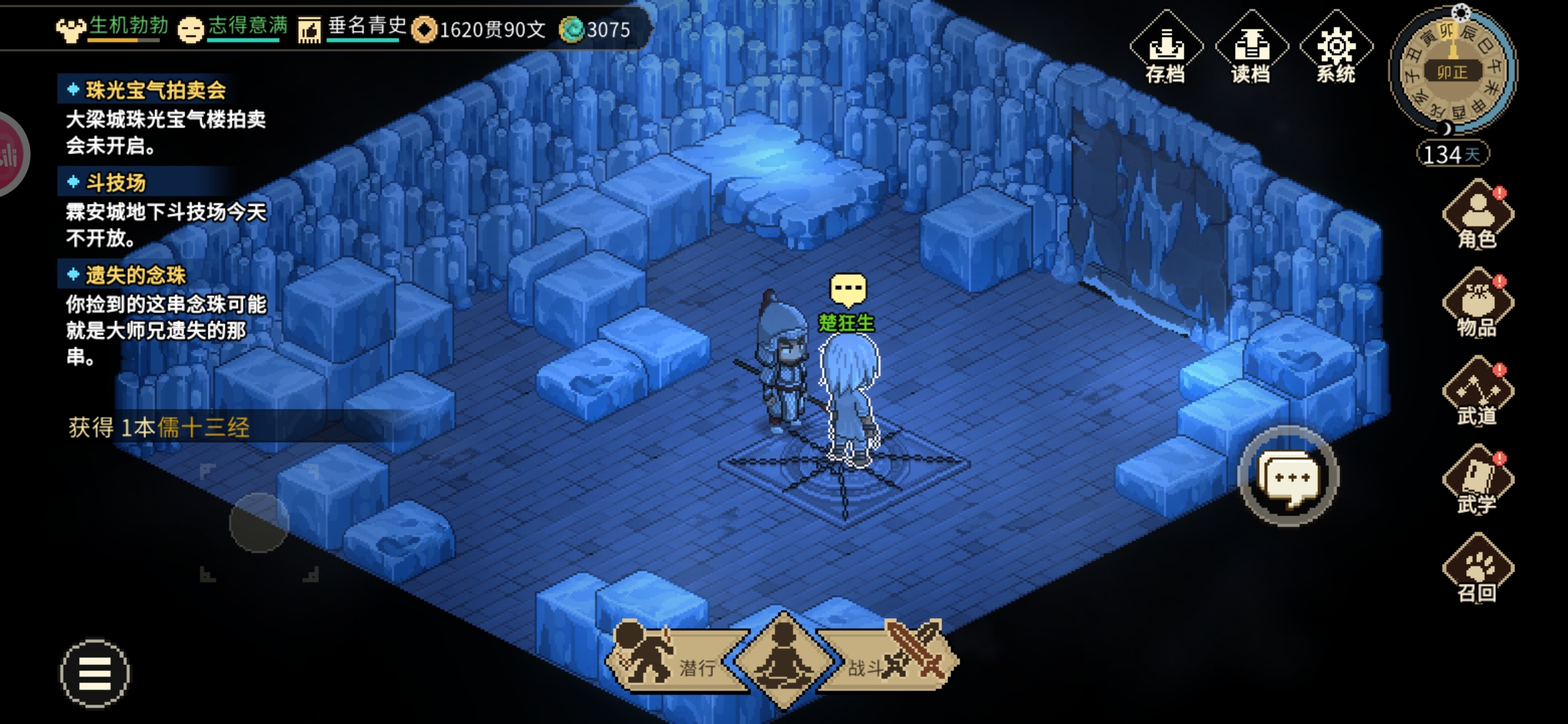1568x724 pixels.
Task: Open the 武道 martial path menu
Action: pyautogui.click(x=1478, y=392)
